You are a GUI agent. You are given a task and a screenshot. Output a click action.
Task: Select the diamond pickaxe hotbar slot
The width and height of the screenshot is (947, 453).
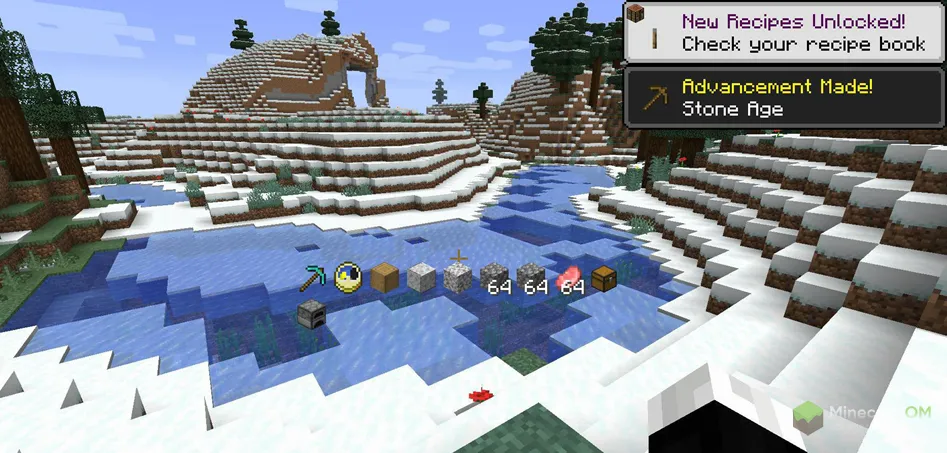tap(312, 279)
